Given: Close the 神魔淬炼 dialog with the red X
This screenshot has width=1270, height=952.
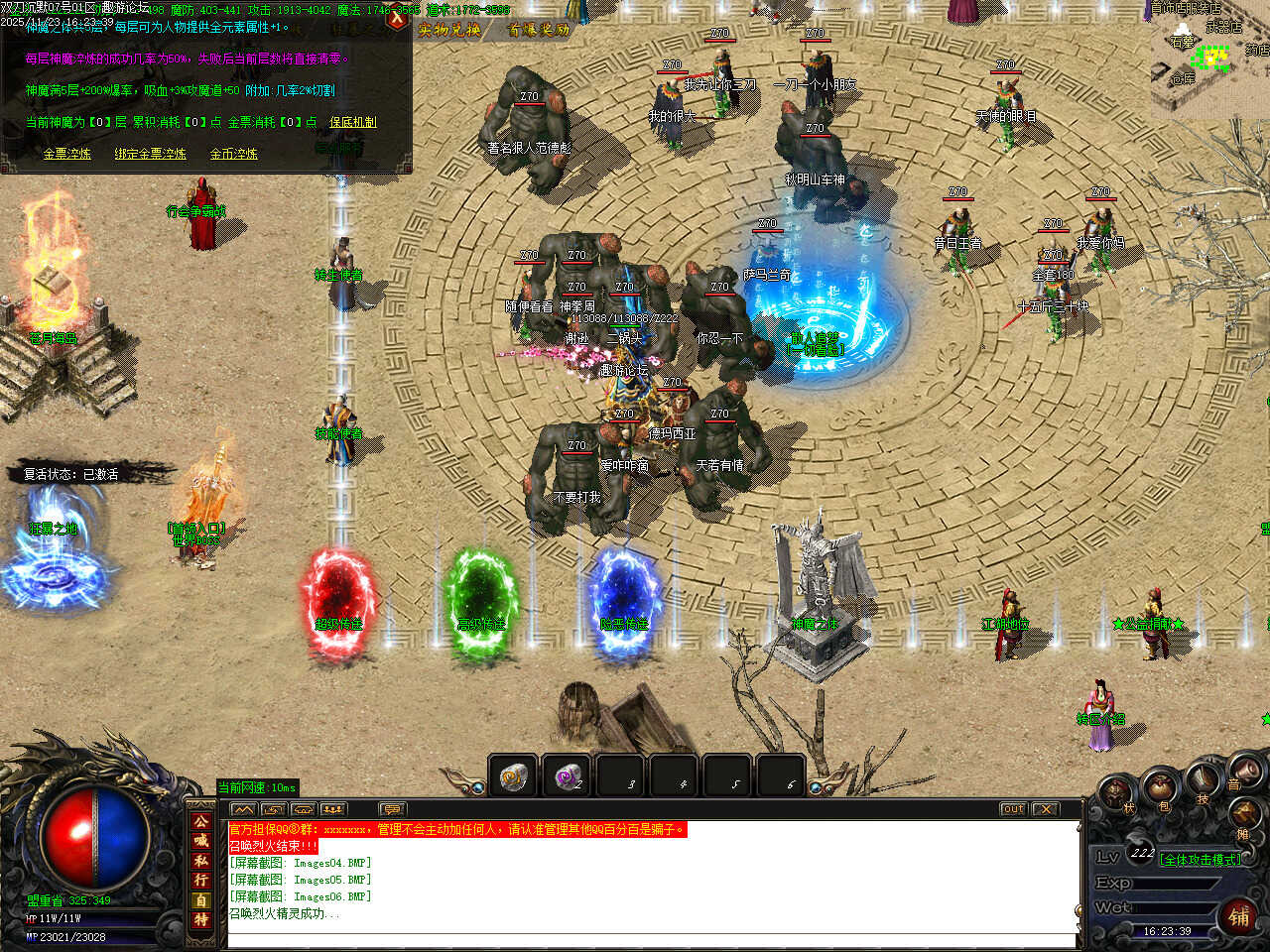Looking at the screenshot, I should tap(398, 18).
